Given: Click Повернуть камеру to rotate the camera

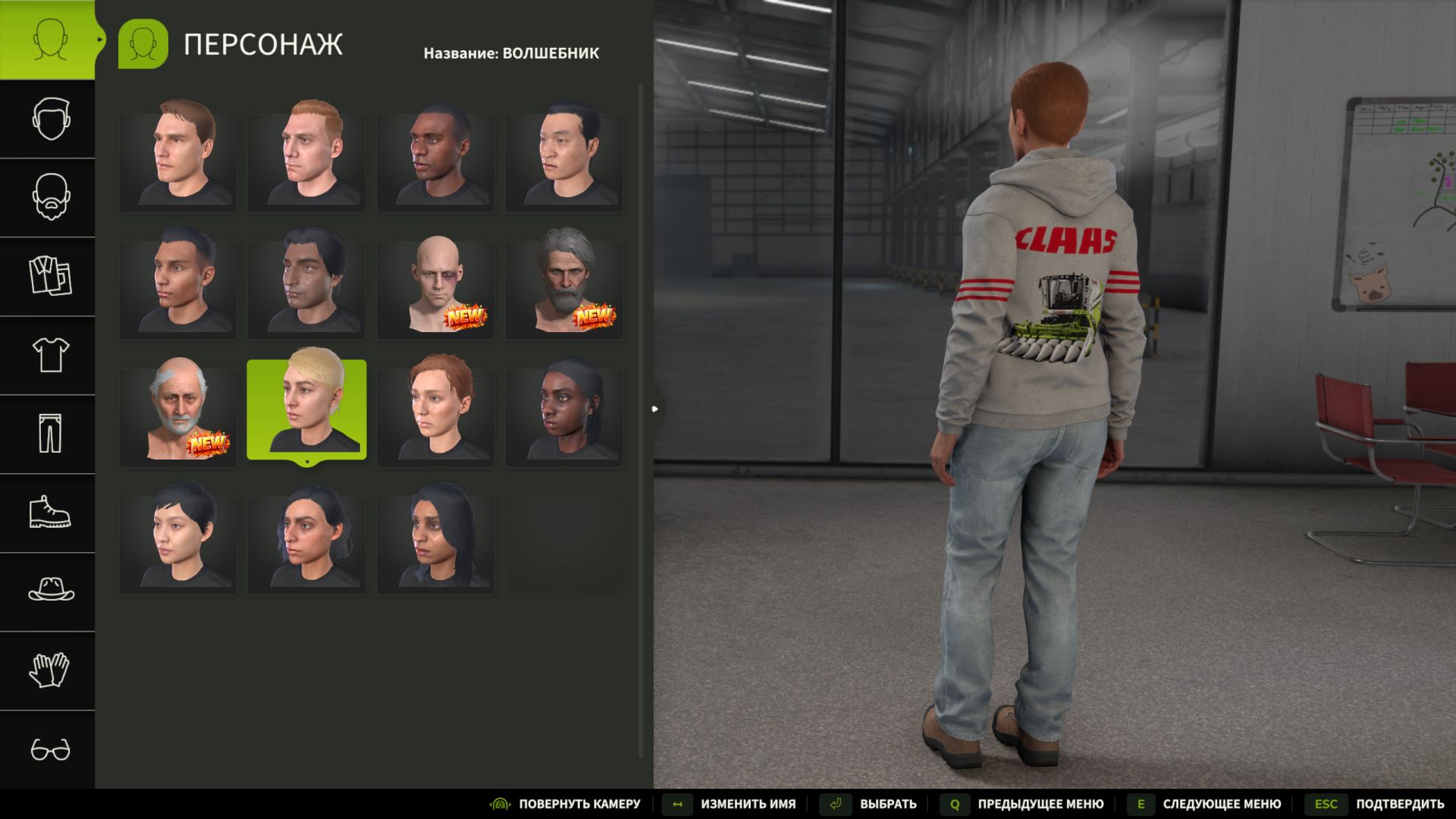Looking at the screenshot, I should [x=579, y=803].
